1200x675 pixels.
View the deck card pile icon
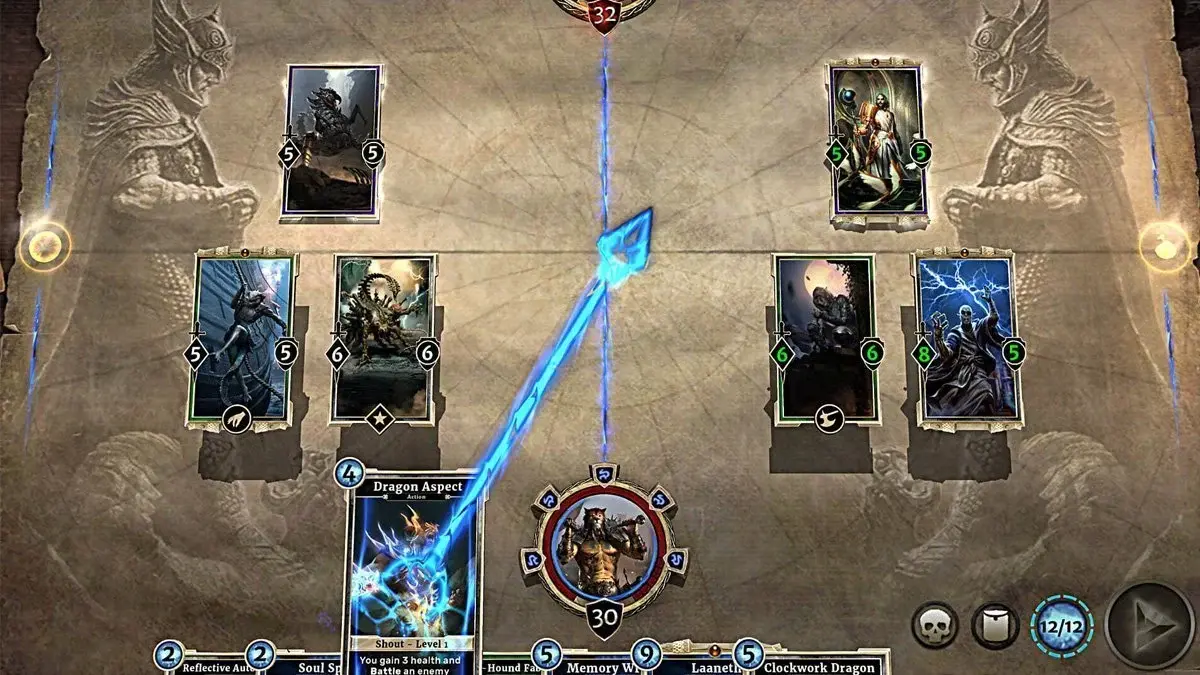click(x=995, y=627)
